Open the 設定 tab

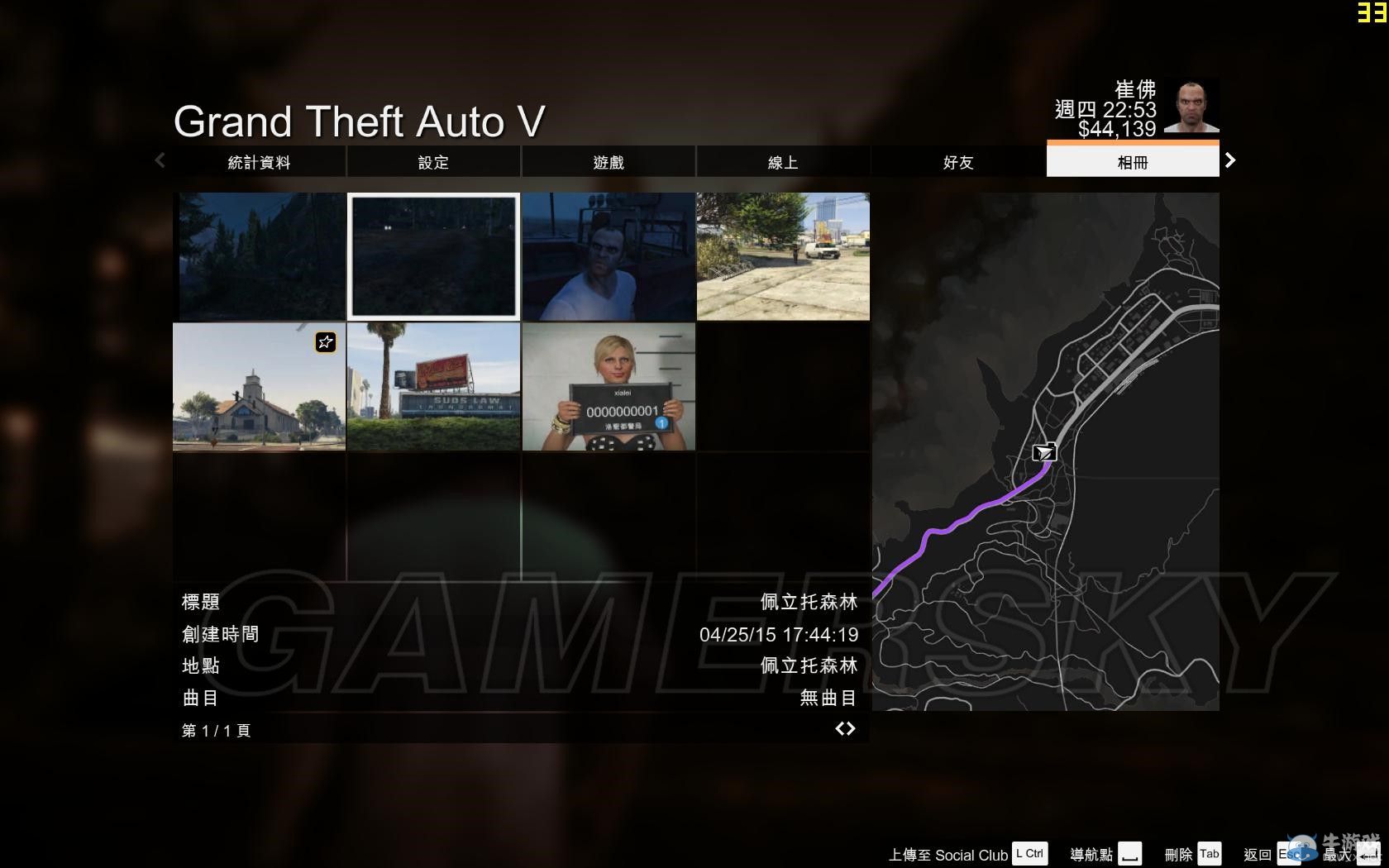(433, 162)
